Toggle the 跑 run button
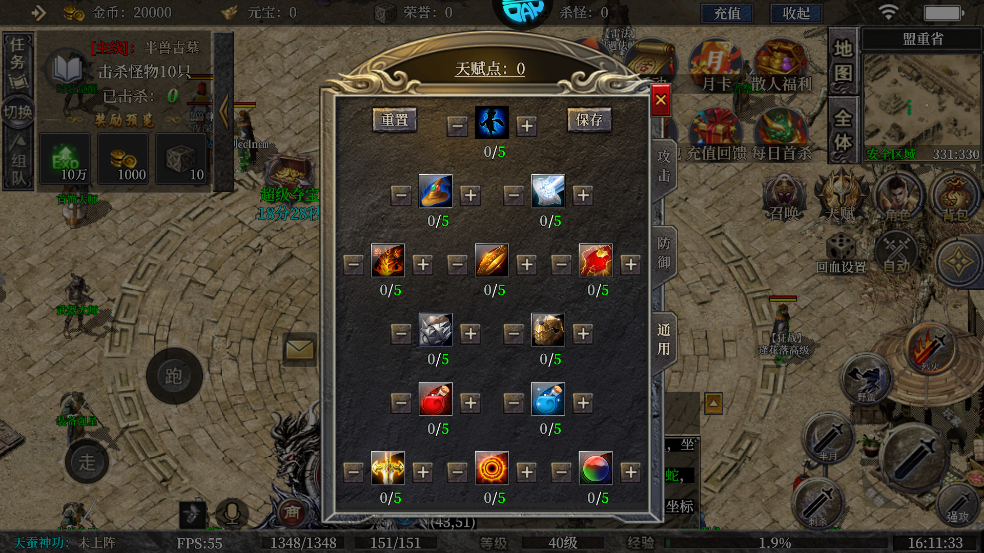 point(174,376)
